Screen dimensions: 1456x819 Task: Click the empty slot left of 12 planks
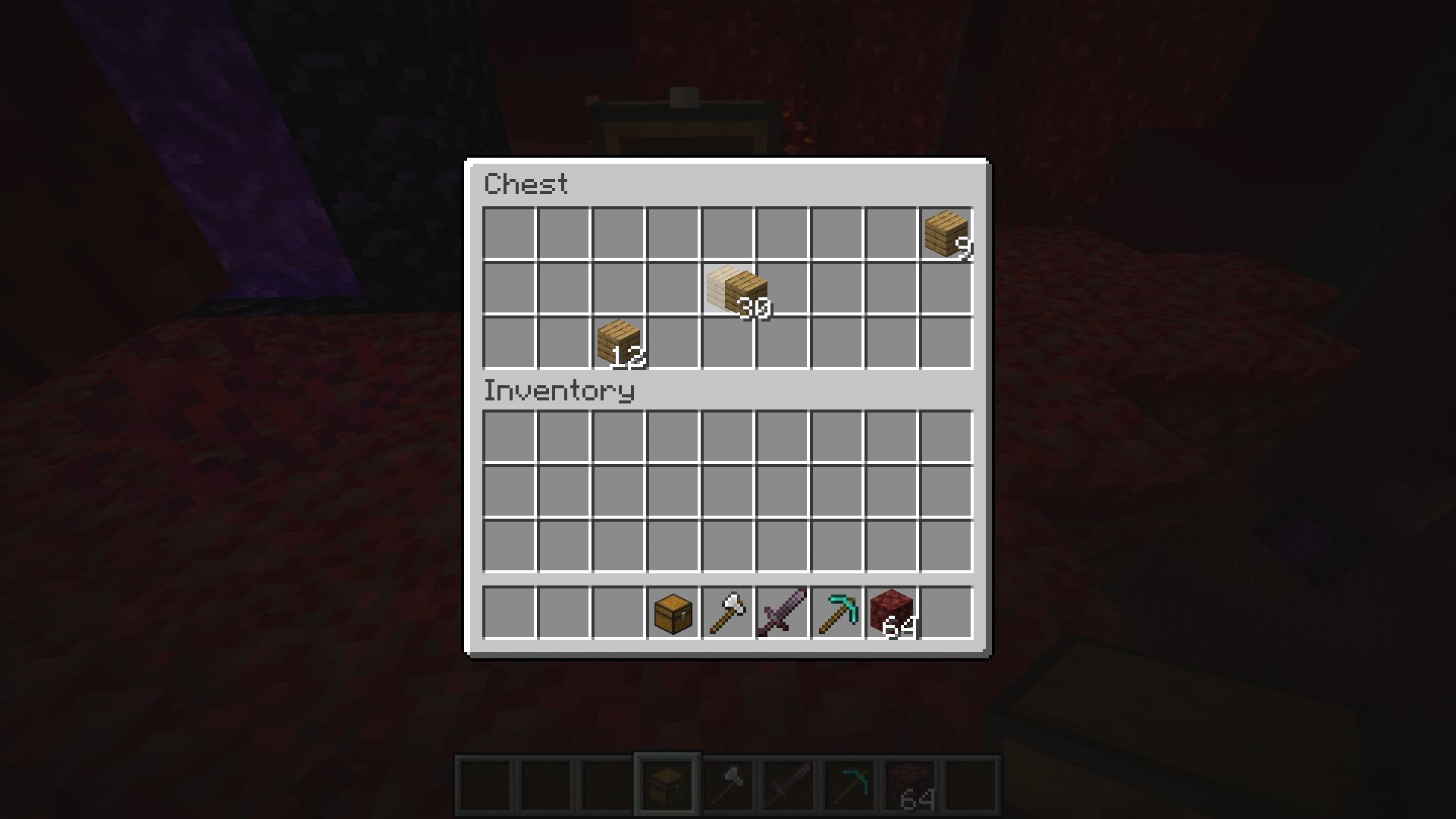tap(565, 341)
